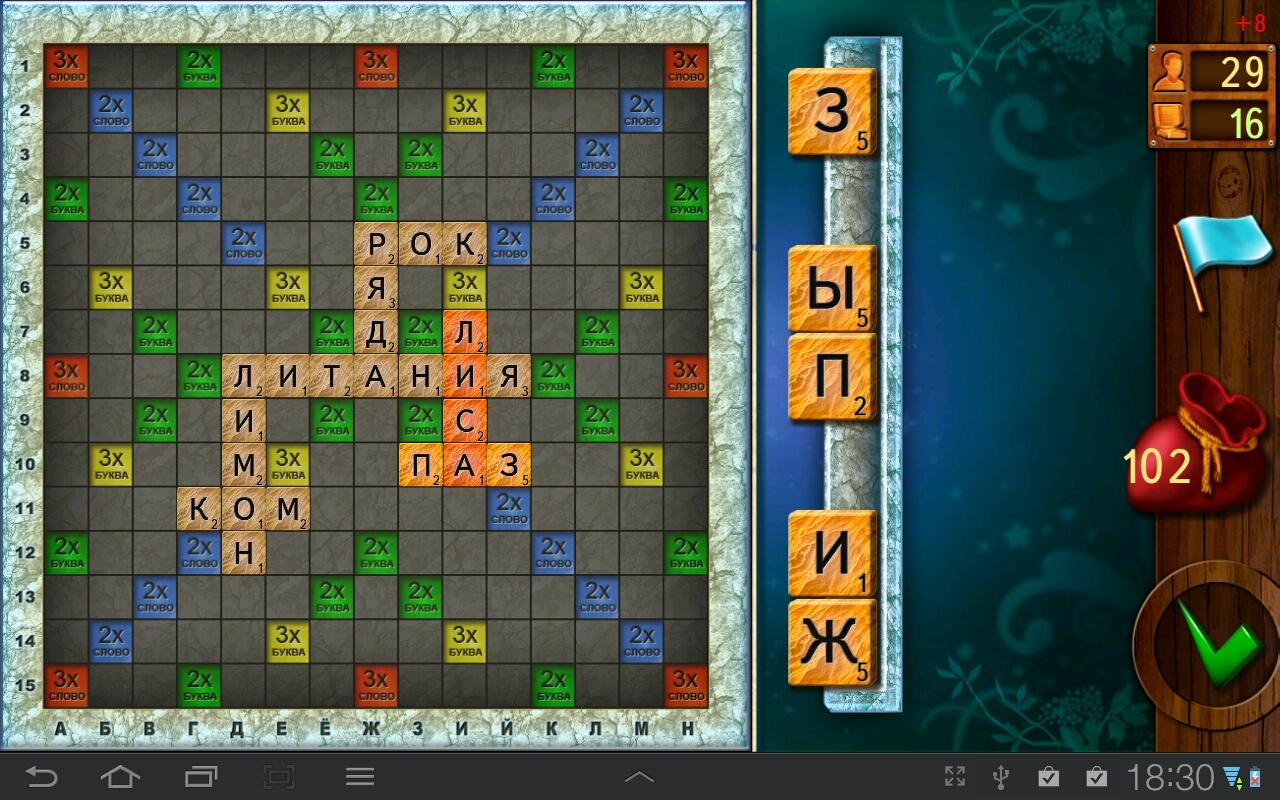Open the Android home screen

pyautogui.click(x=120, y=776)
